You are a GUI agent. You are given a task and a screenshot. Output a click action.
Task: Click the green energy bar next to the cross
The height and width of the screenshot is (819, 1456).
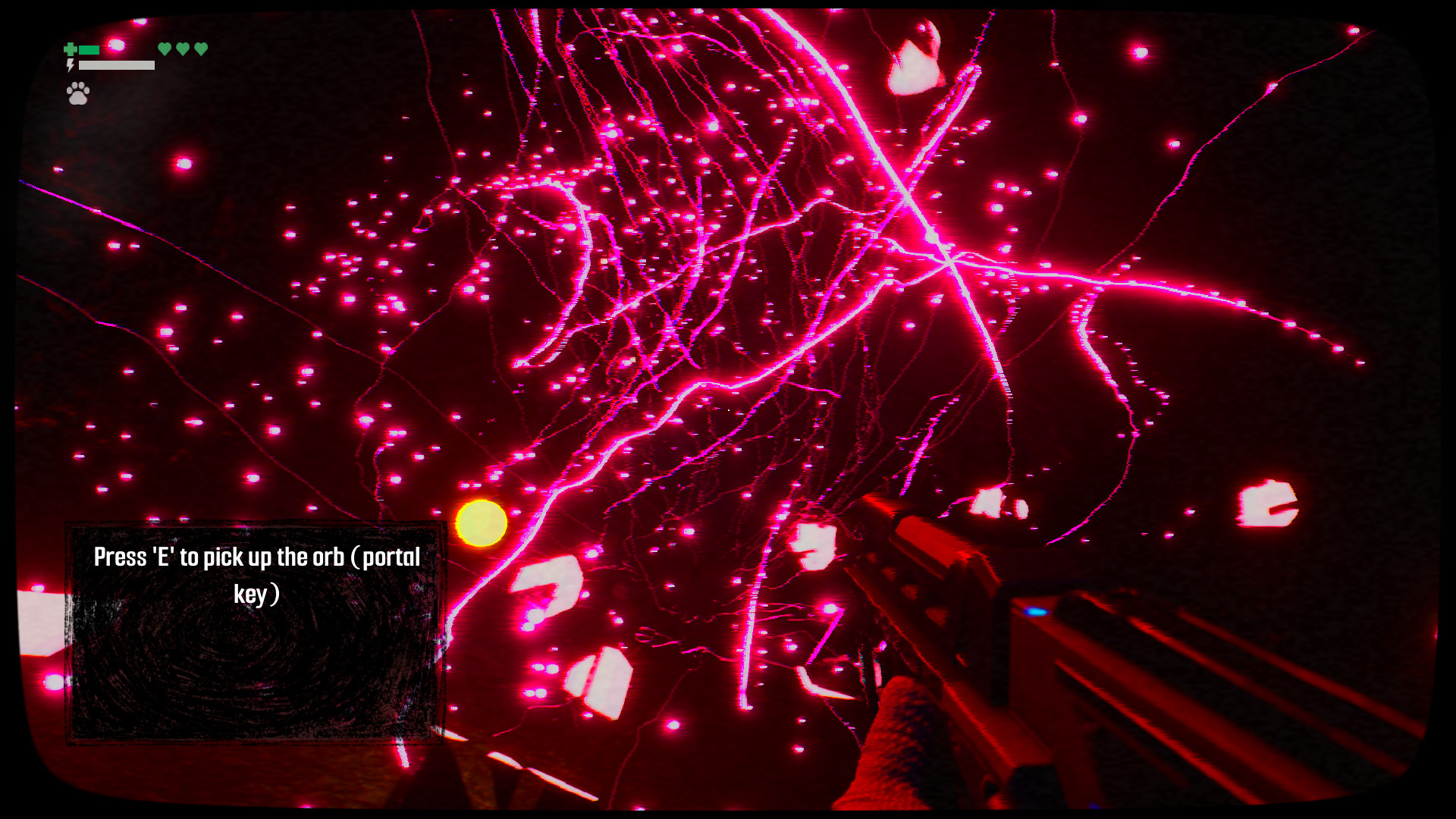tap(89, 49)
